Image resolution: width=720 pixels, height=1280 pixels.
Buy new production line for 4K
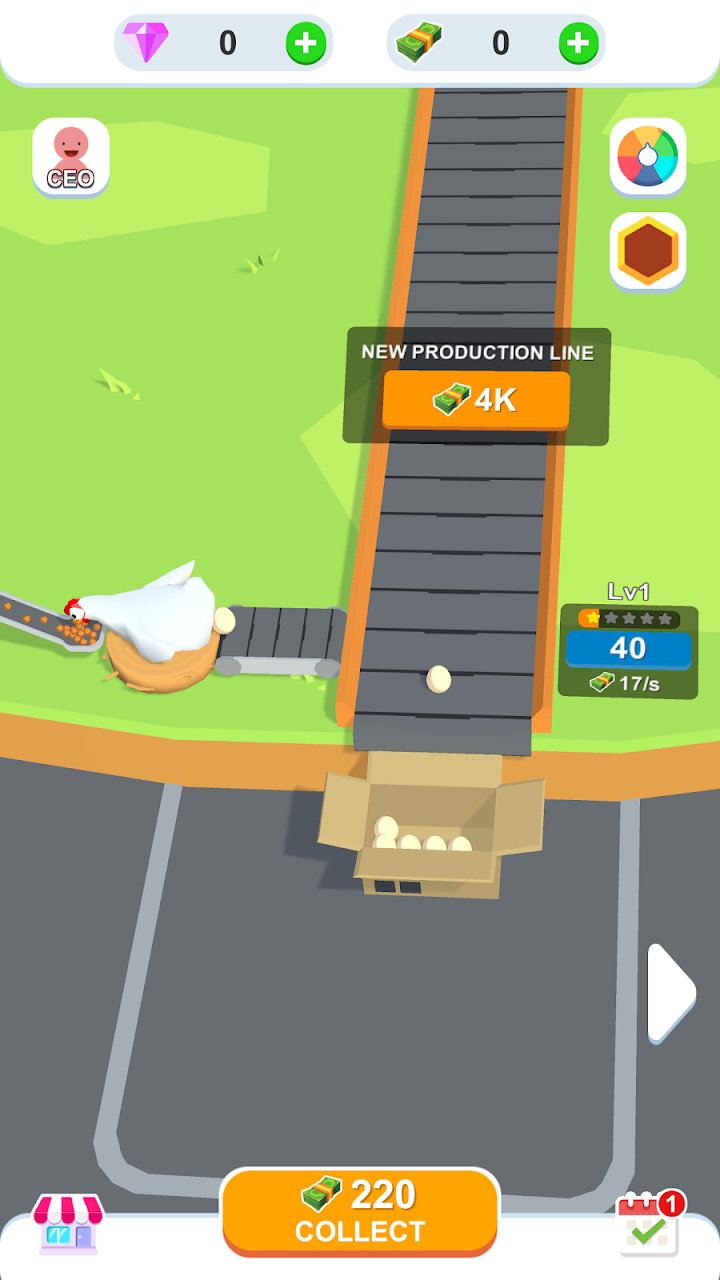(476, 400)
